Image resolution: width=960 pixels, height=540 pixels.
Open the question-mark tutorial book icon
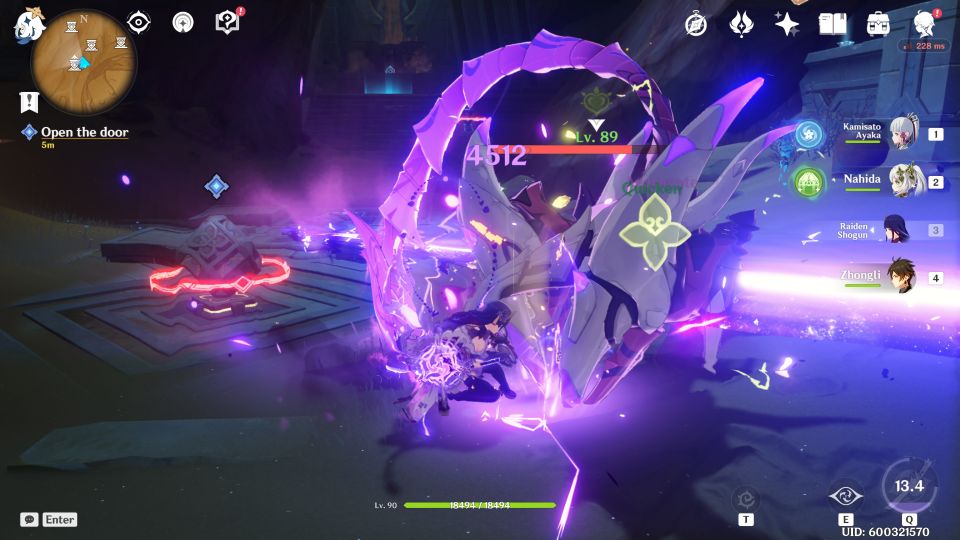pyautogui.click(x=227, y=22)
